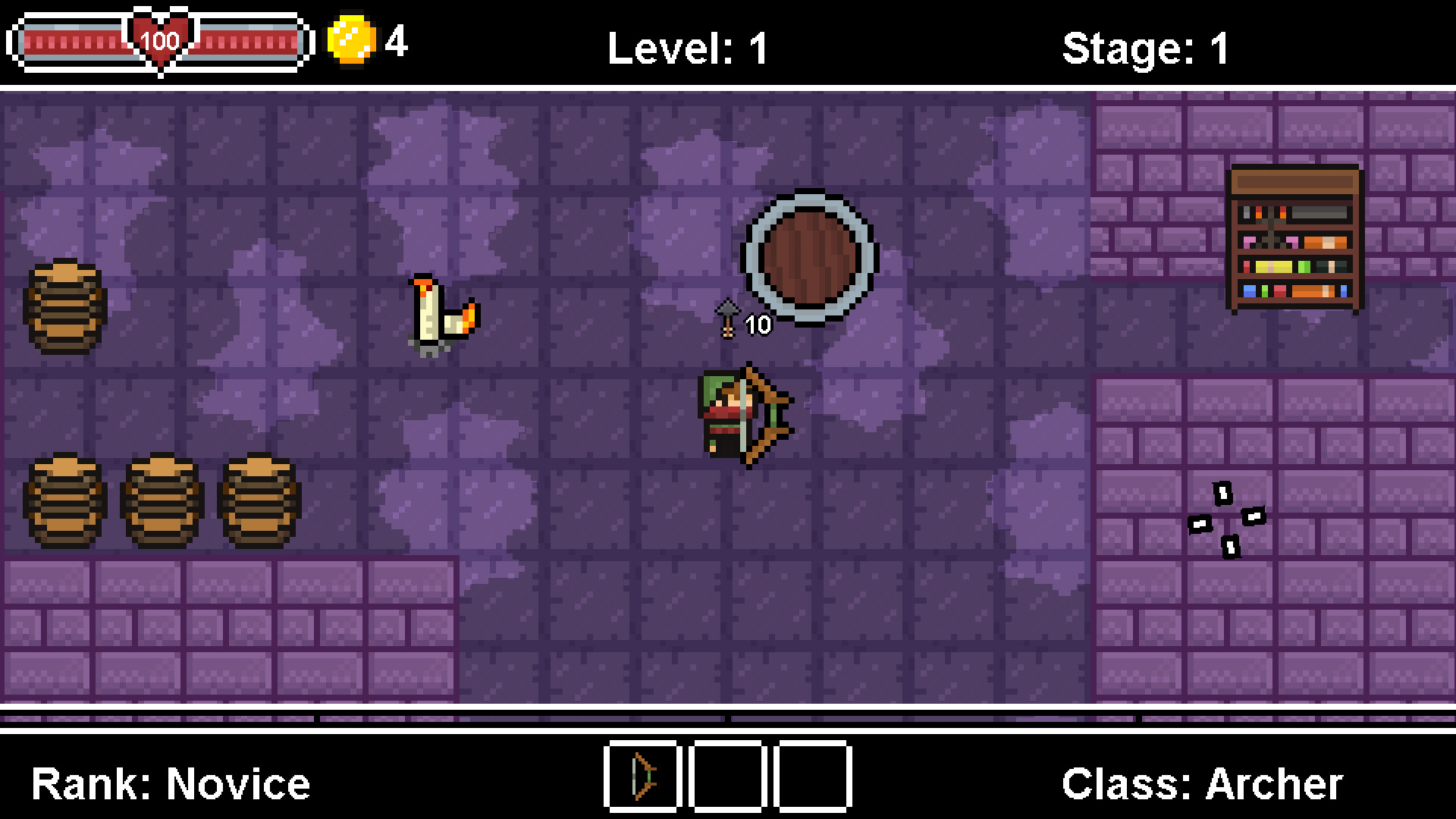Image resolution: width=1456 pixels, height=819 pixels.
Task: Click the Level: 1 text in the top bar
Action: (x=686, y=45)
